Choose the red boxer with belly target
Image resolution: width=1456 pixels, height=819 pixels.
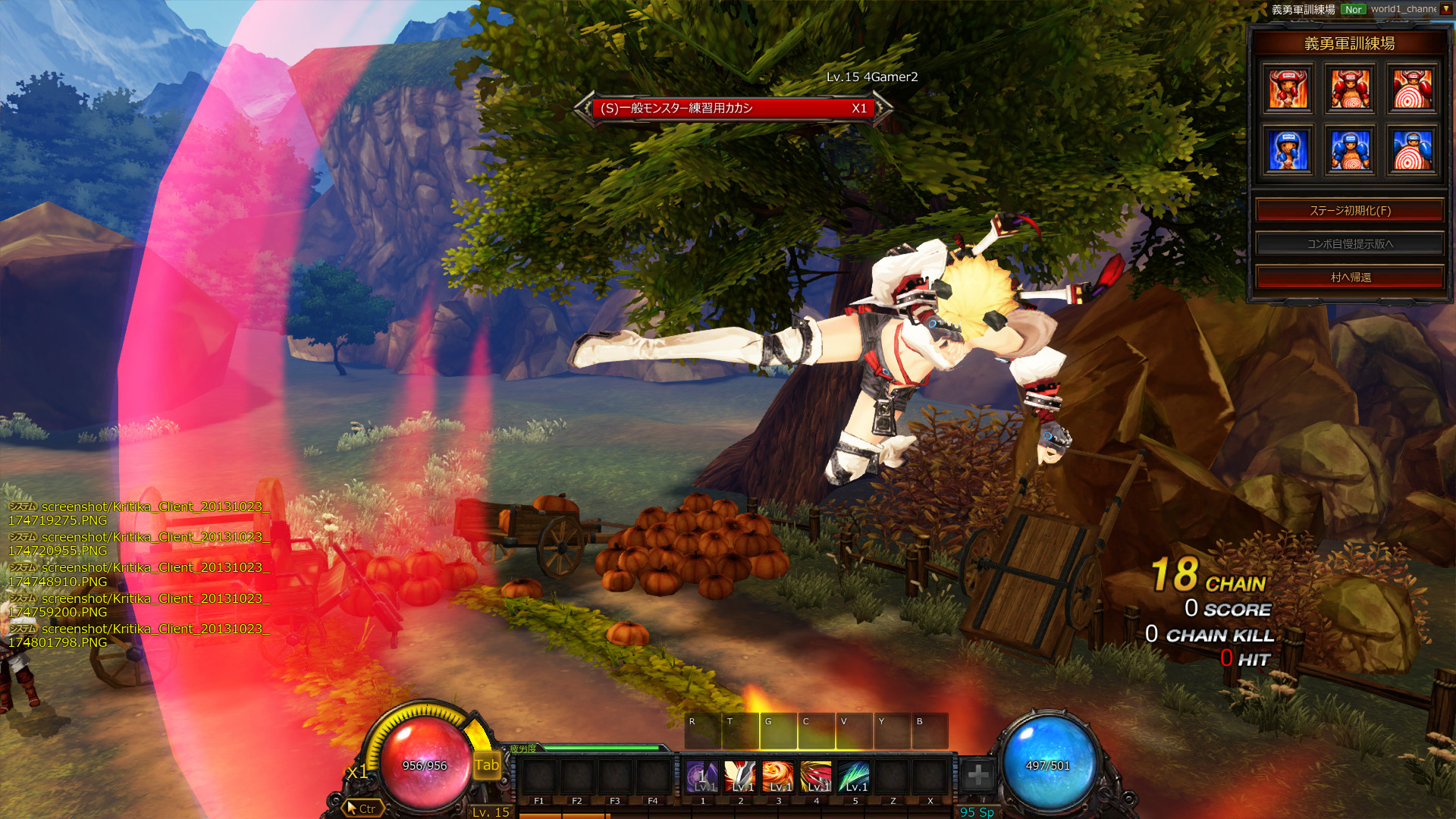(1351, 89)
